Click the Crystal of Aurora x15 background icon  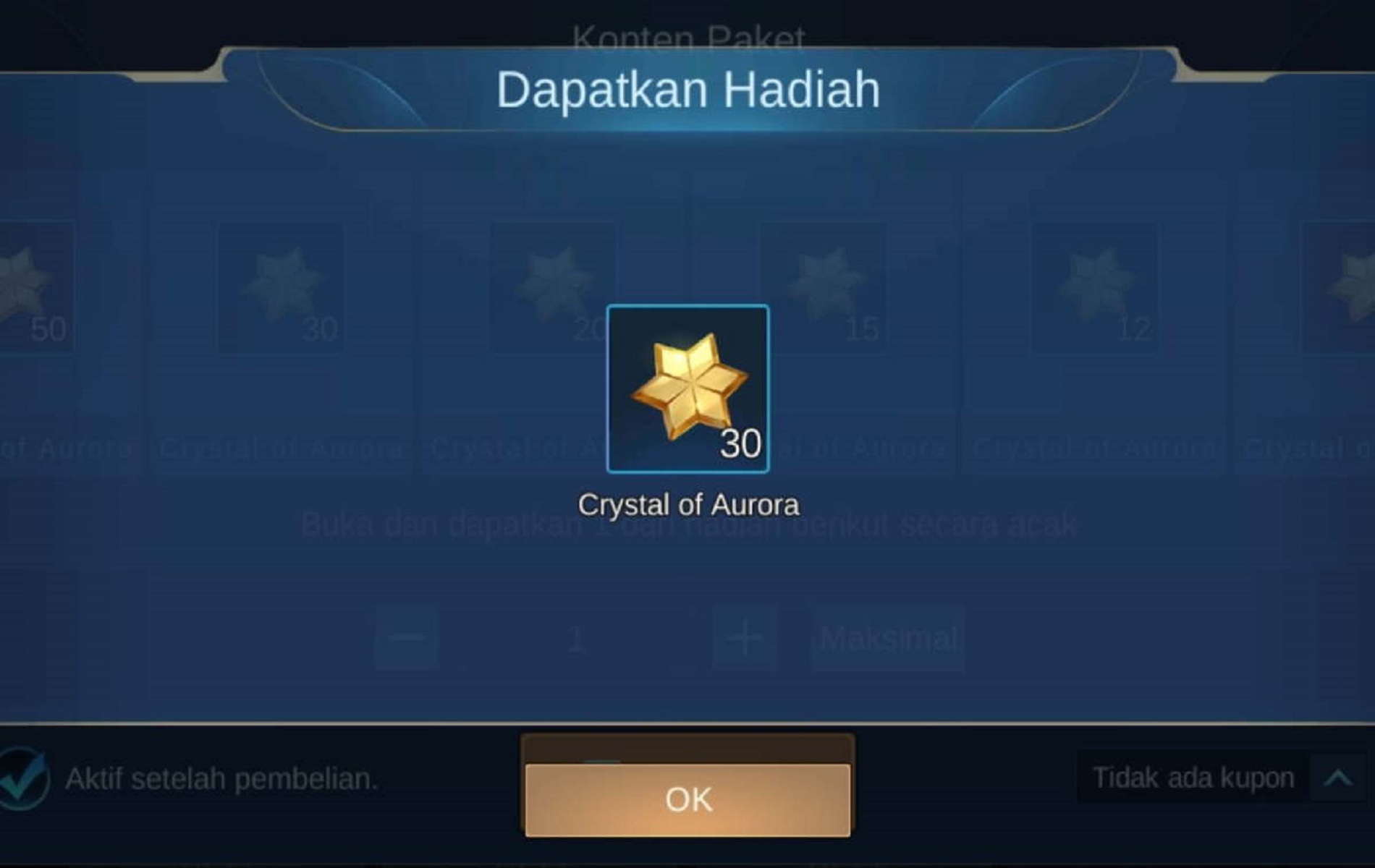pyautogui.click(x=825, y=286)
